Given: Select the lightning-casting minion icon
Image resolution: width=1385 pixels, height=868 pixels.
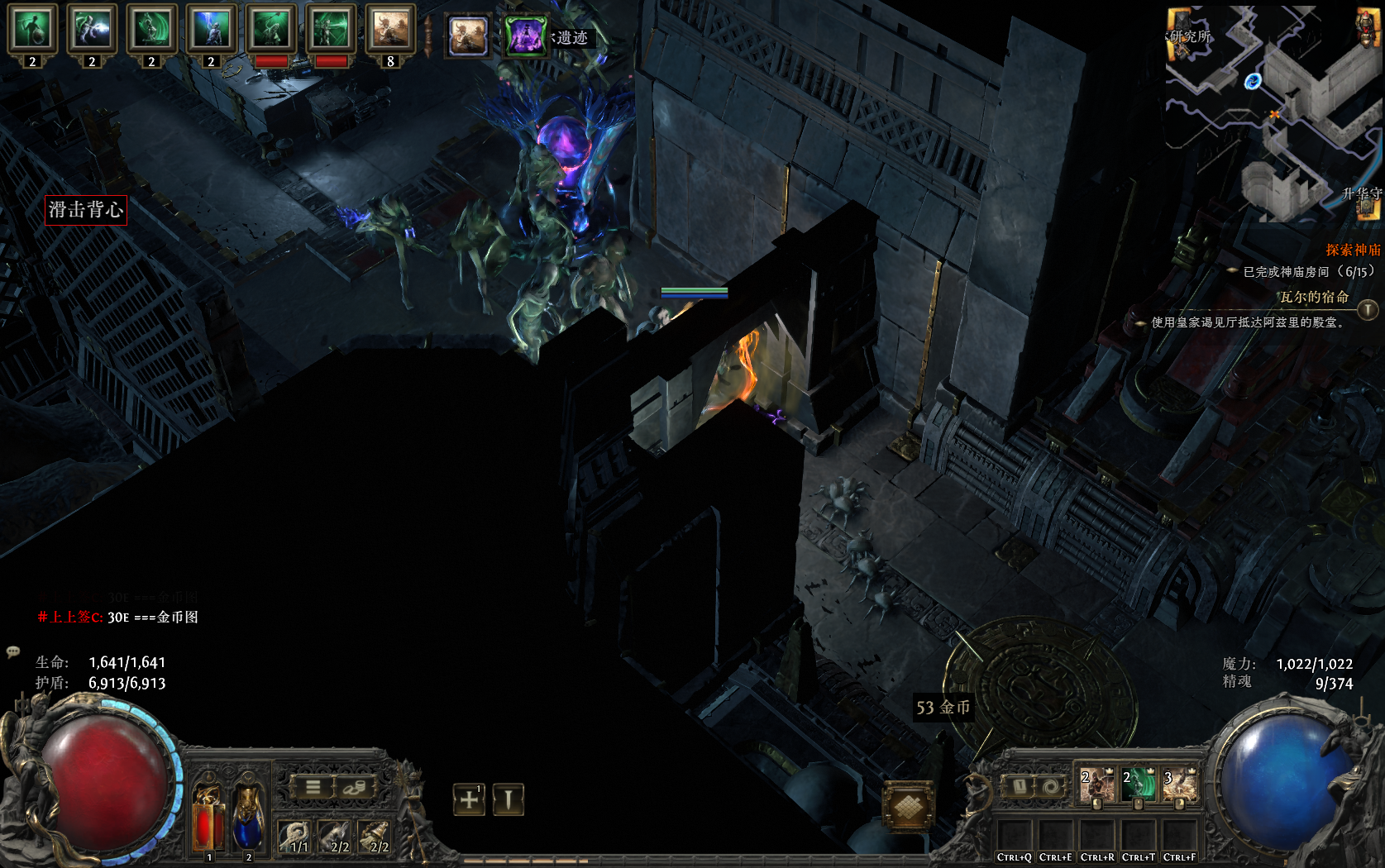Looking at the screenshot, I should pyautogui.click(x=92, y=31).
